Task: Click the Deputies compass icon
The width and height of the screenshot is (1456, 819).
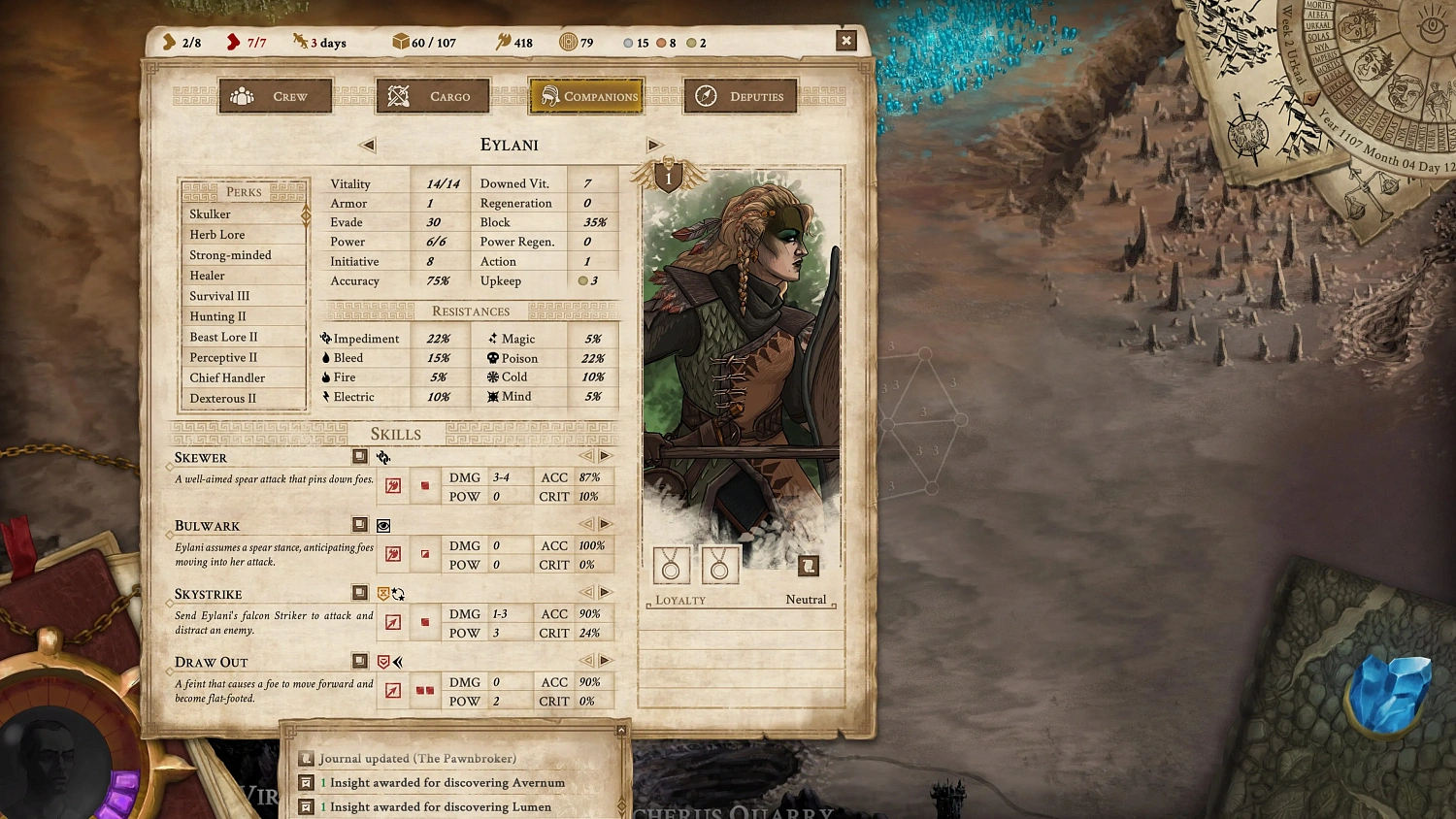Action: (x=708, y=95)
